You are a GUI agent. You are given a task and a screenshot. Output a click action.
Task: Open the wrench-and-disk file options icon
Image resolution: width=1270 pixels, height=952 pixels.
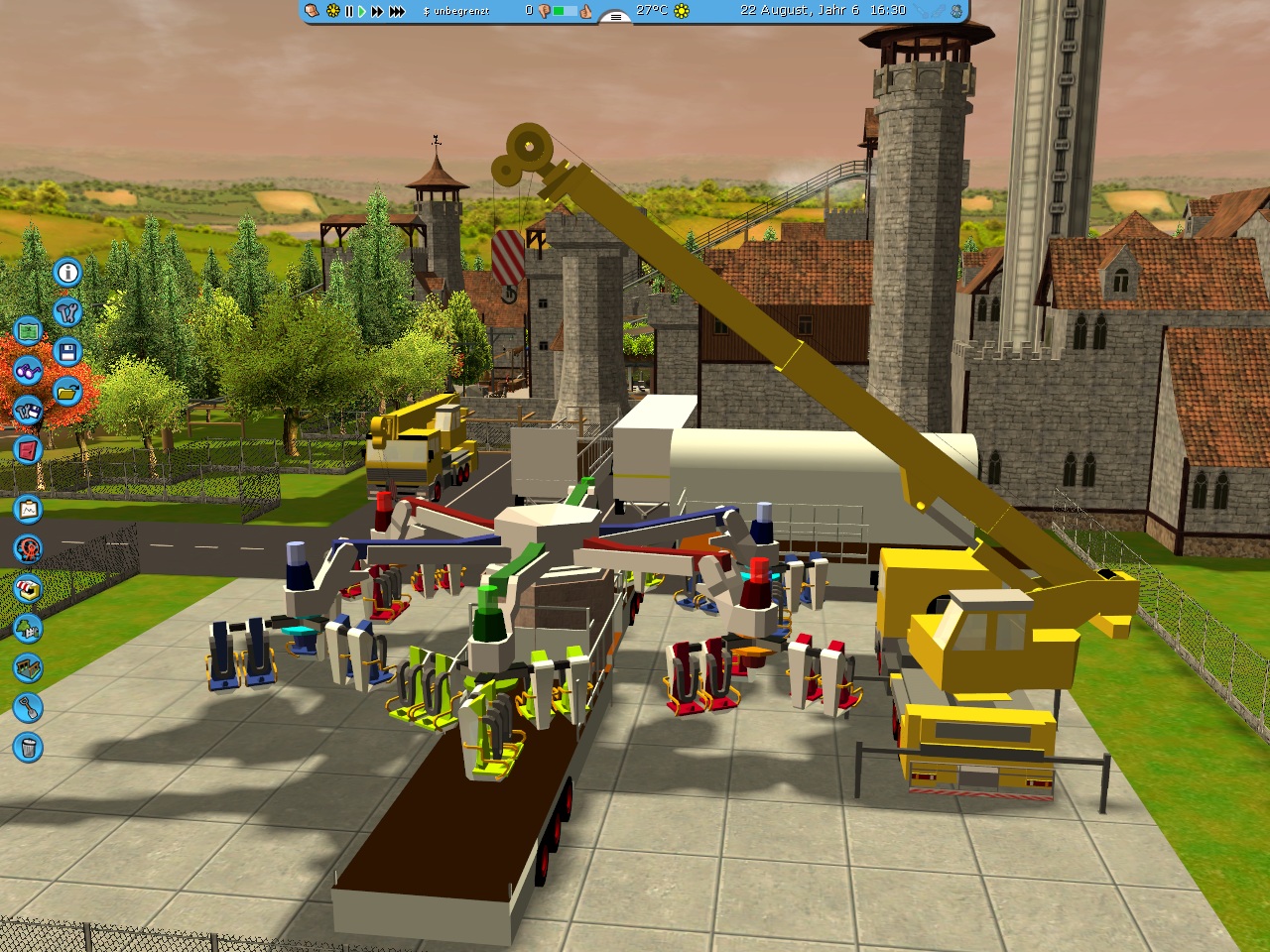pos(28,410)
